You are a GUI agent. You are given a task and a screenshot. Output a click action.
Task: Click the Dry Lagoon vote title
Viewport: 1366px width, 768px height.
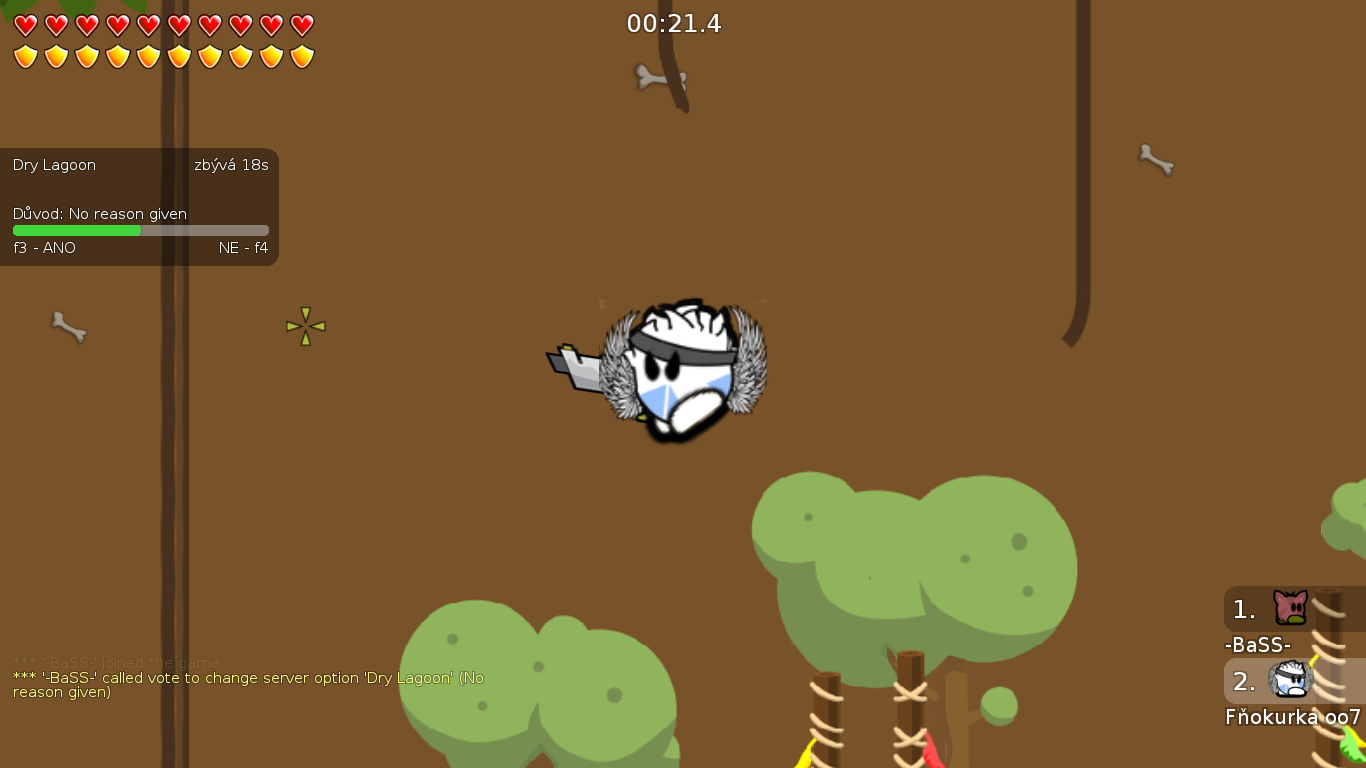[x=53, y=165]
